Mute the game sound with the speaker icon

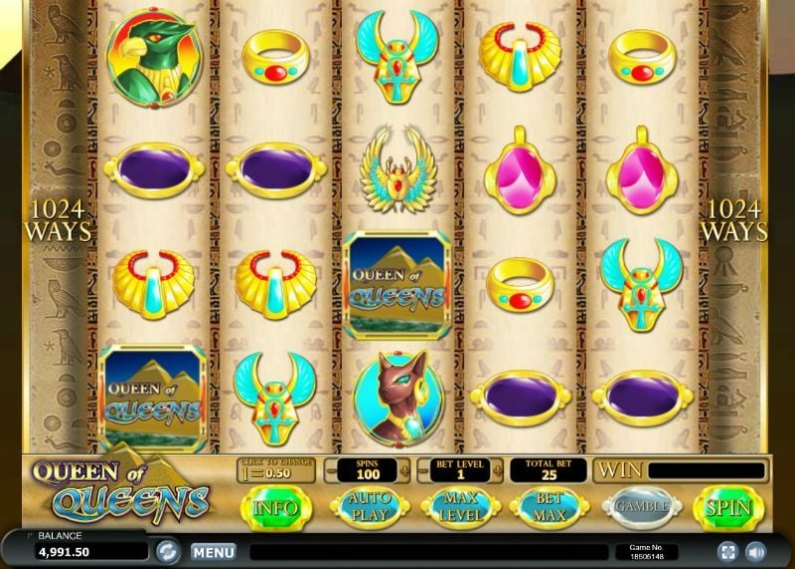coord(756,551)
